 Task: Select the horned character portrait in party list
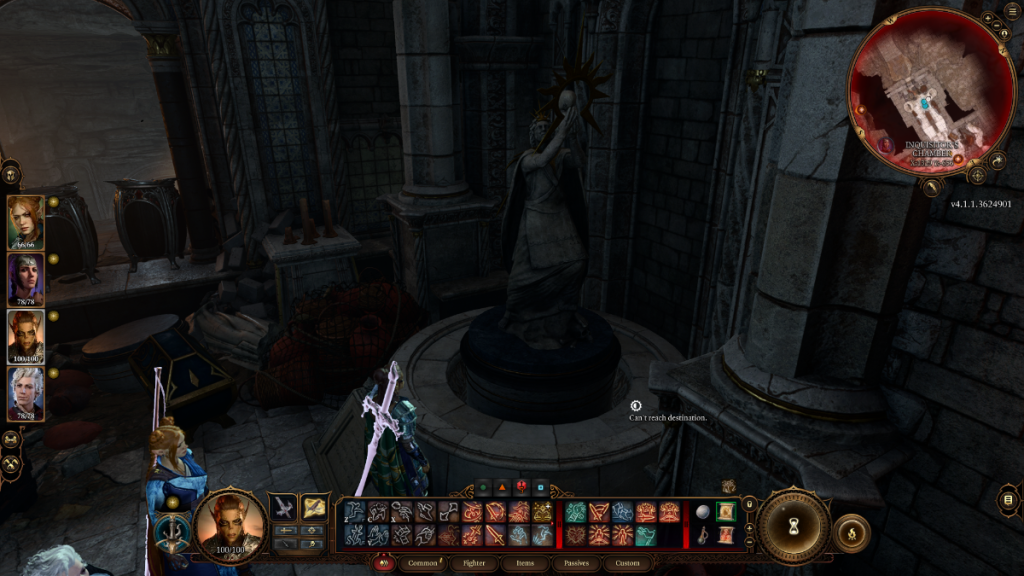[x=25, y=336]
